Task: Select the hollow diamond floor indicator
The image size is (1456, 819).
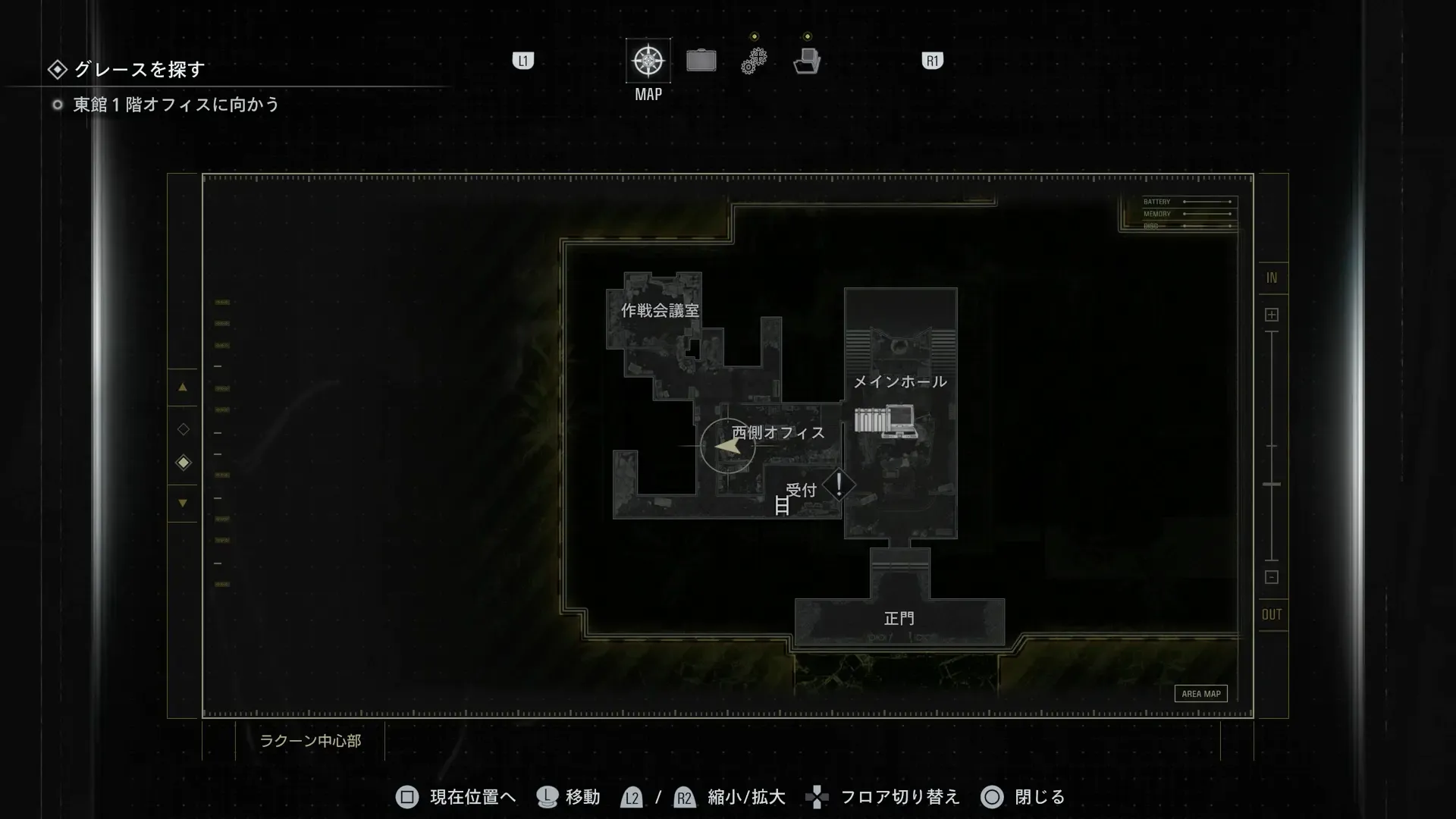Action: coord(183,428)
